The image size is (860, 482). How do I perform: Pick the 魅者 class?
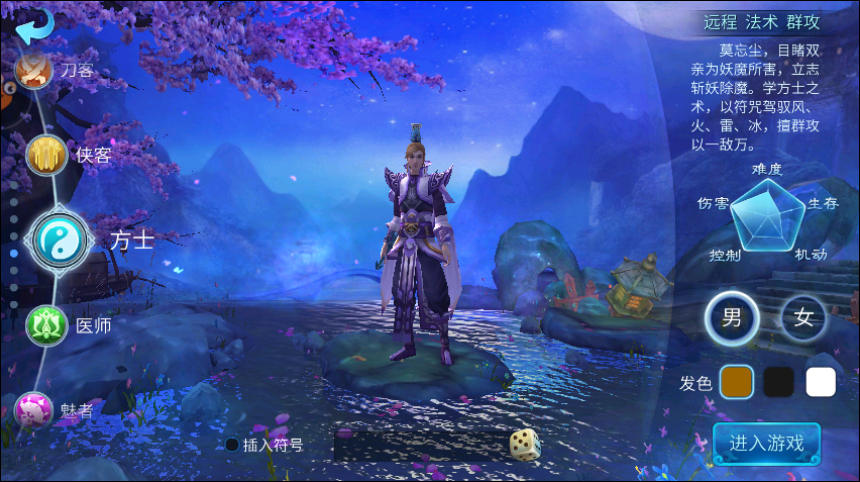click(x=34, y=408)
